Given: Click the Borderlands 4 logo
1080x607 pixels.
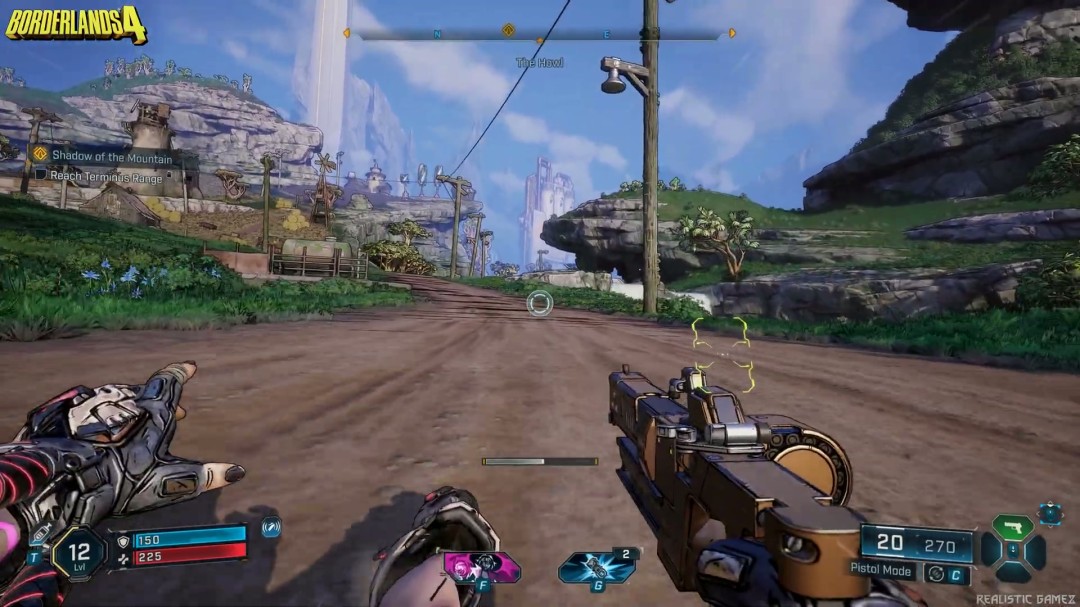Looking at the screenshot, I should click(76, 24).
